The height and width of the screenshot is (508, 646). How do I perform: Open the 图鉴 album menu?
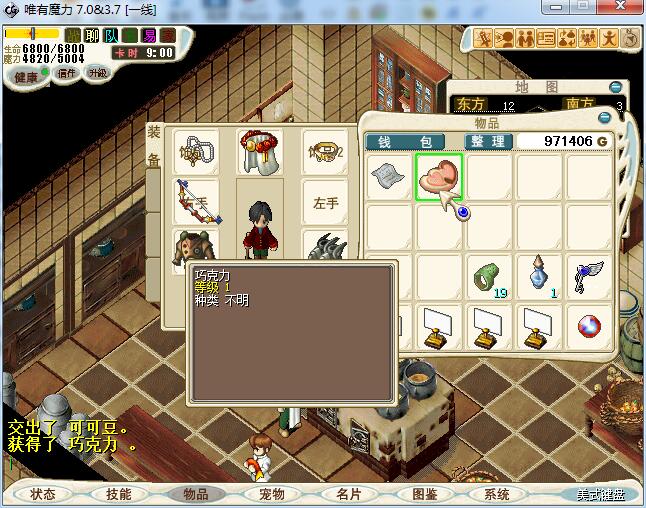[x=424, y=494]
